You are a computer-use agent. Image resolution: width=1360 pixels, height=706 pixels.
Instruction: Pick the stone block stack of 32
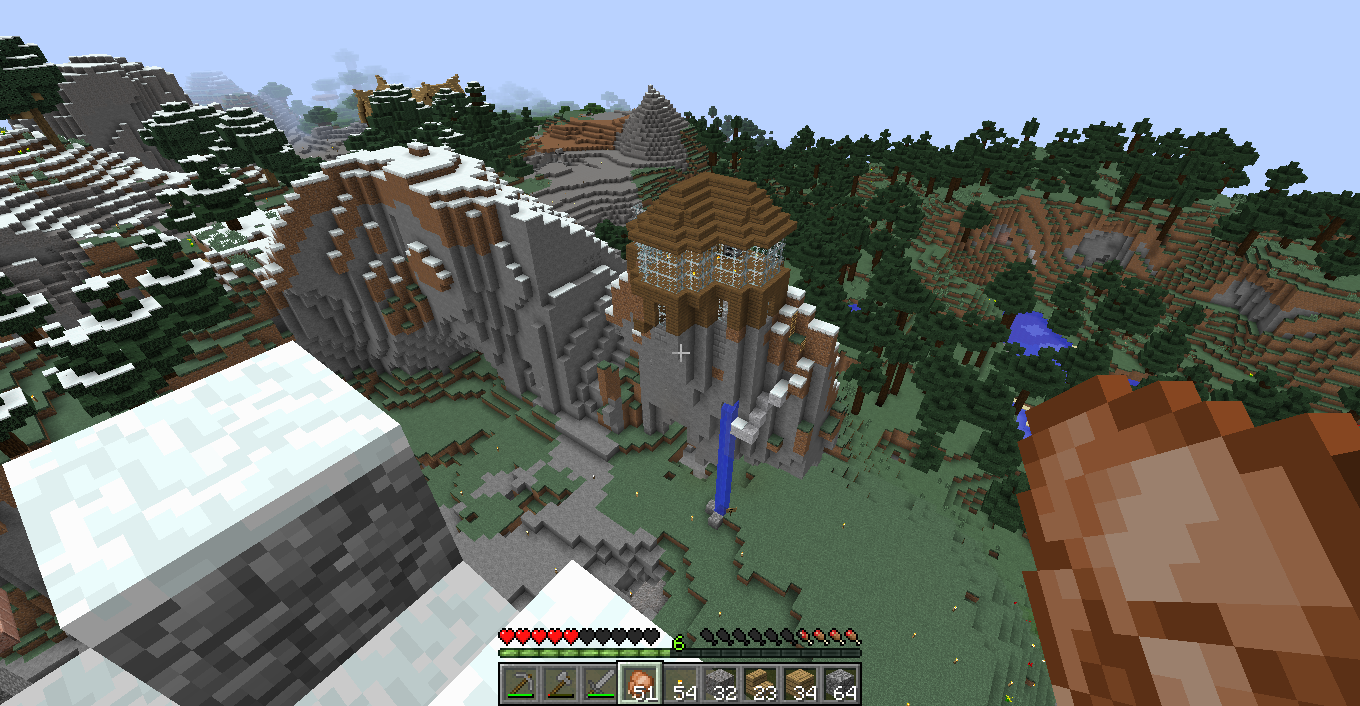tap(720, 684)
